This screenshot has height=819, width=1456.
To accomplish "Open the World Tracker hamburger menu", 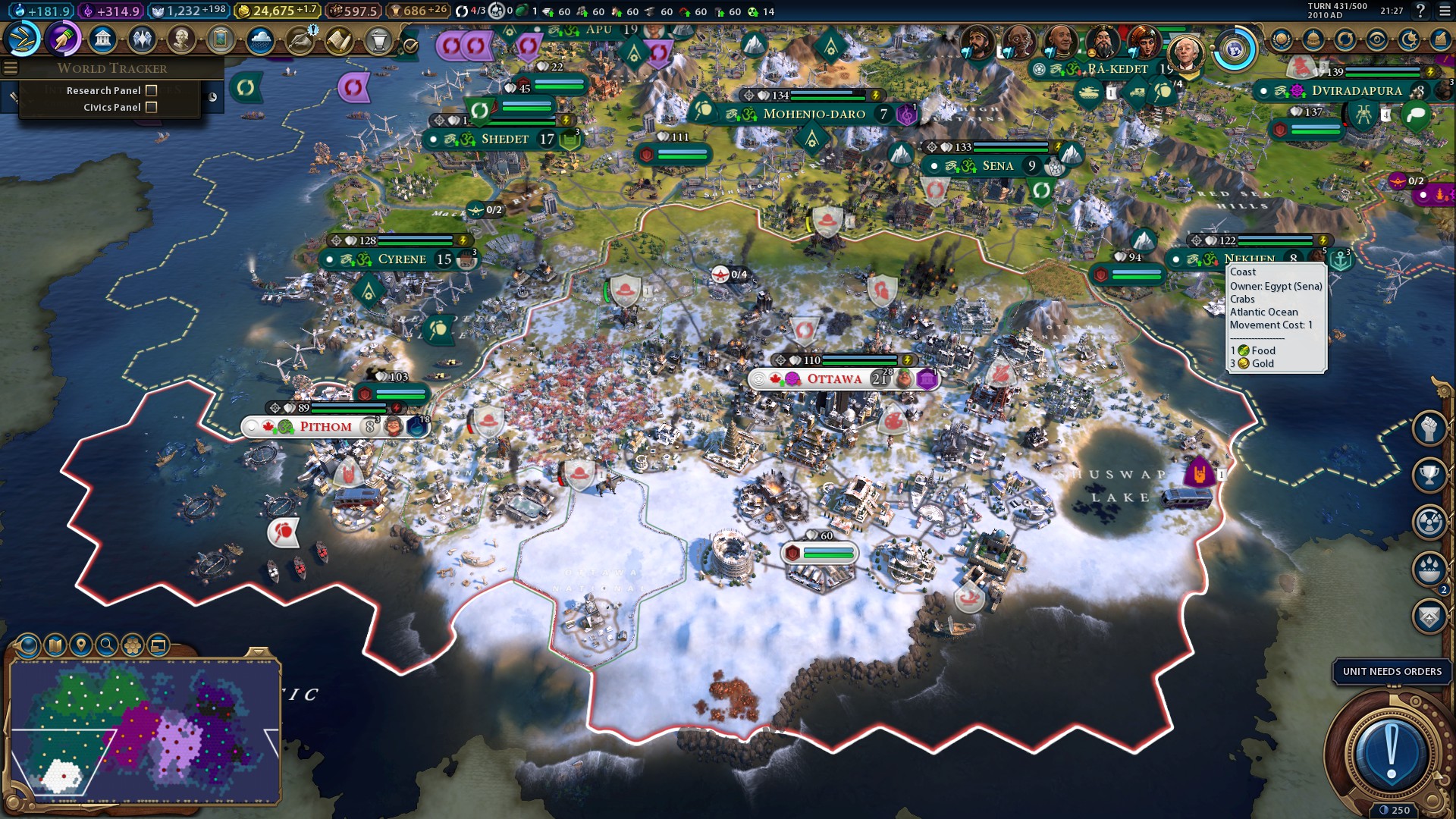I will click(10, 68).
